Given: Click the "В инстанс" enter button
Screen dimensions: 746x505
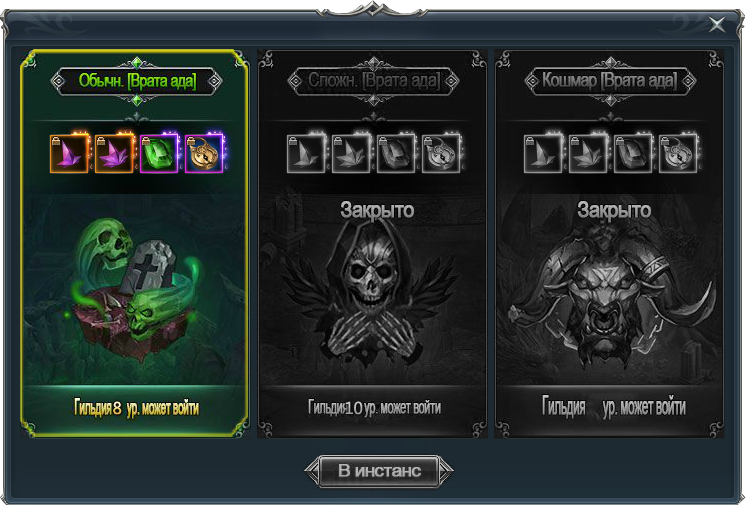Looking at the screenshot, I should tap(379, 471).
